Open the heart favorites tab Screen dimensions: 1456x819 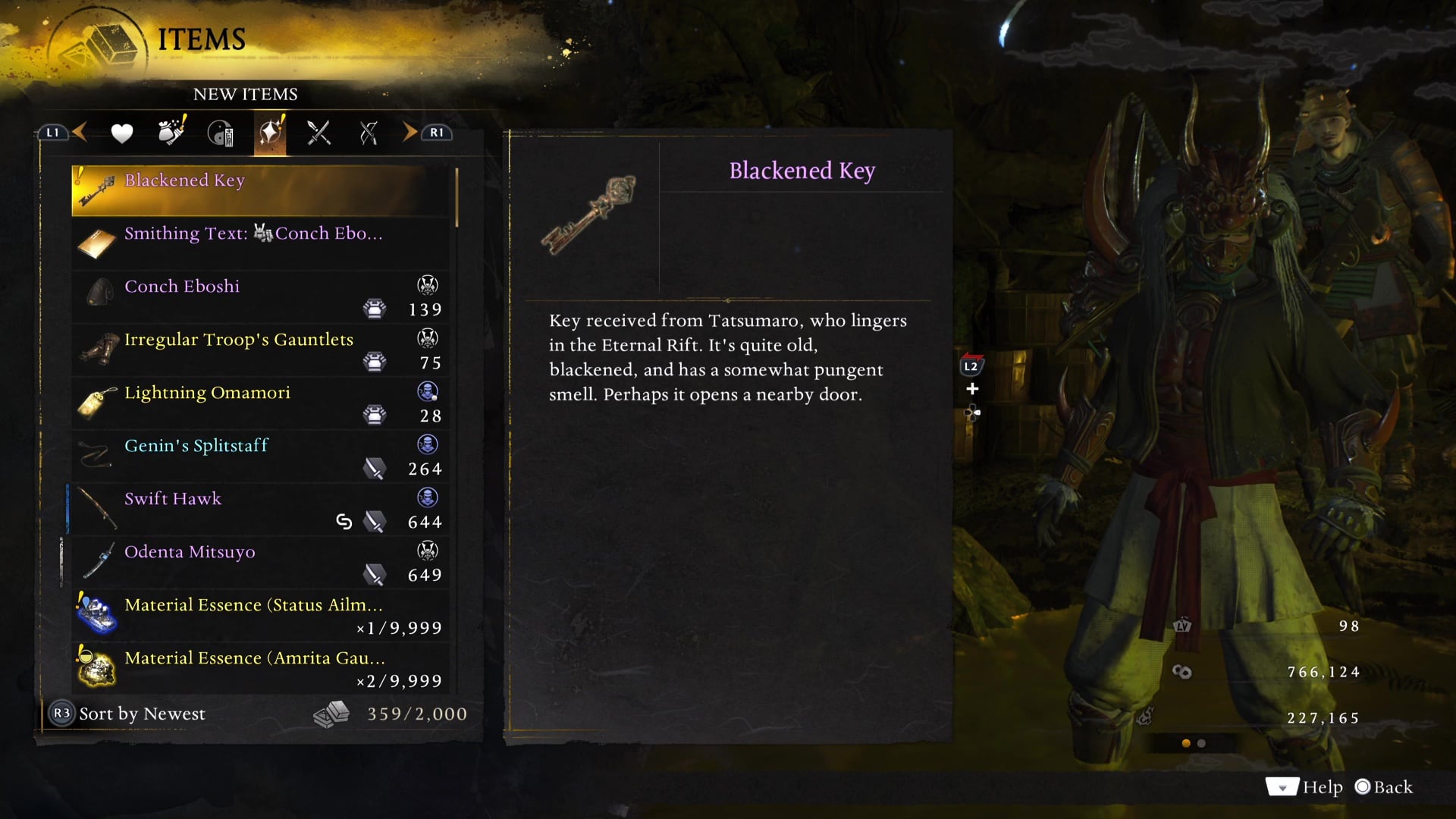click(121, 133)
